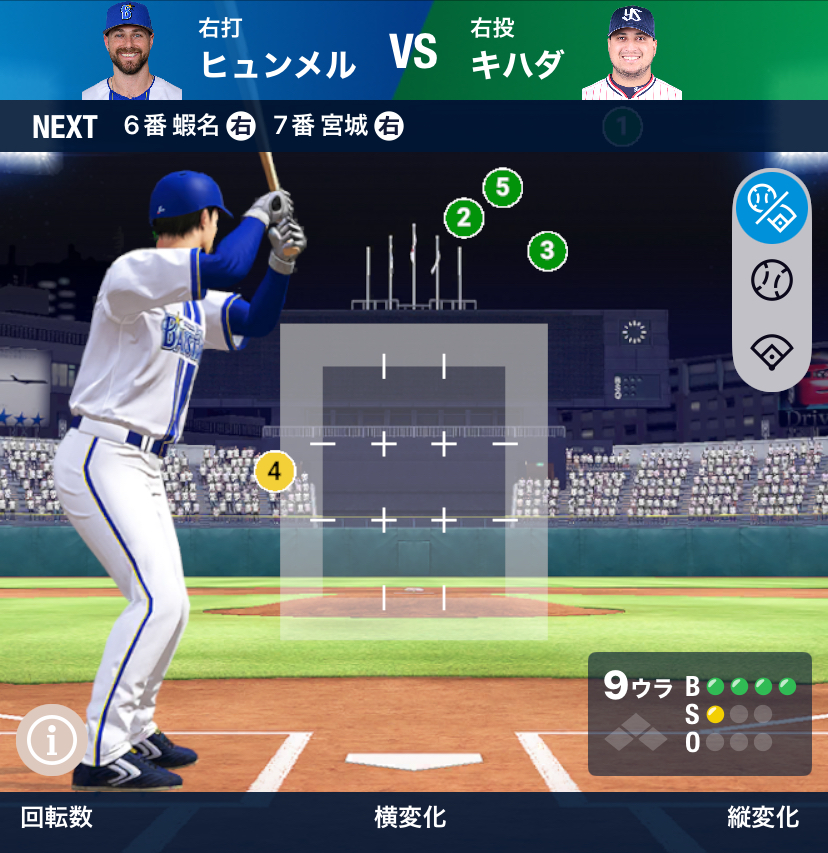
Task: Select the green pitch marker number 3
Action: (547, 251)
